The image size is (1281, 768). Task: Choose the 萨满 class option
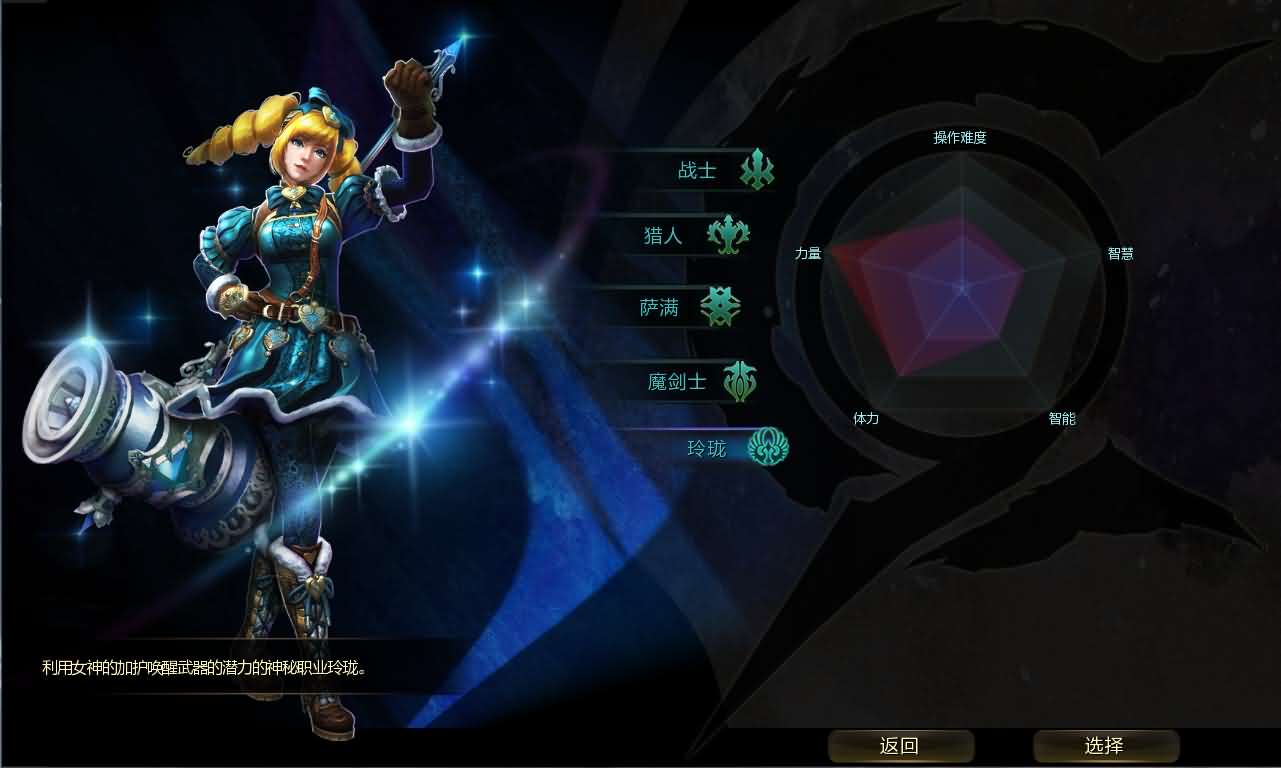662,307
